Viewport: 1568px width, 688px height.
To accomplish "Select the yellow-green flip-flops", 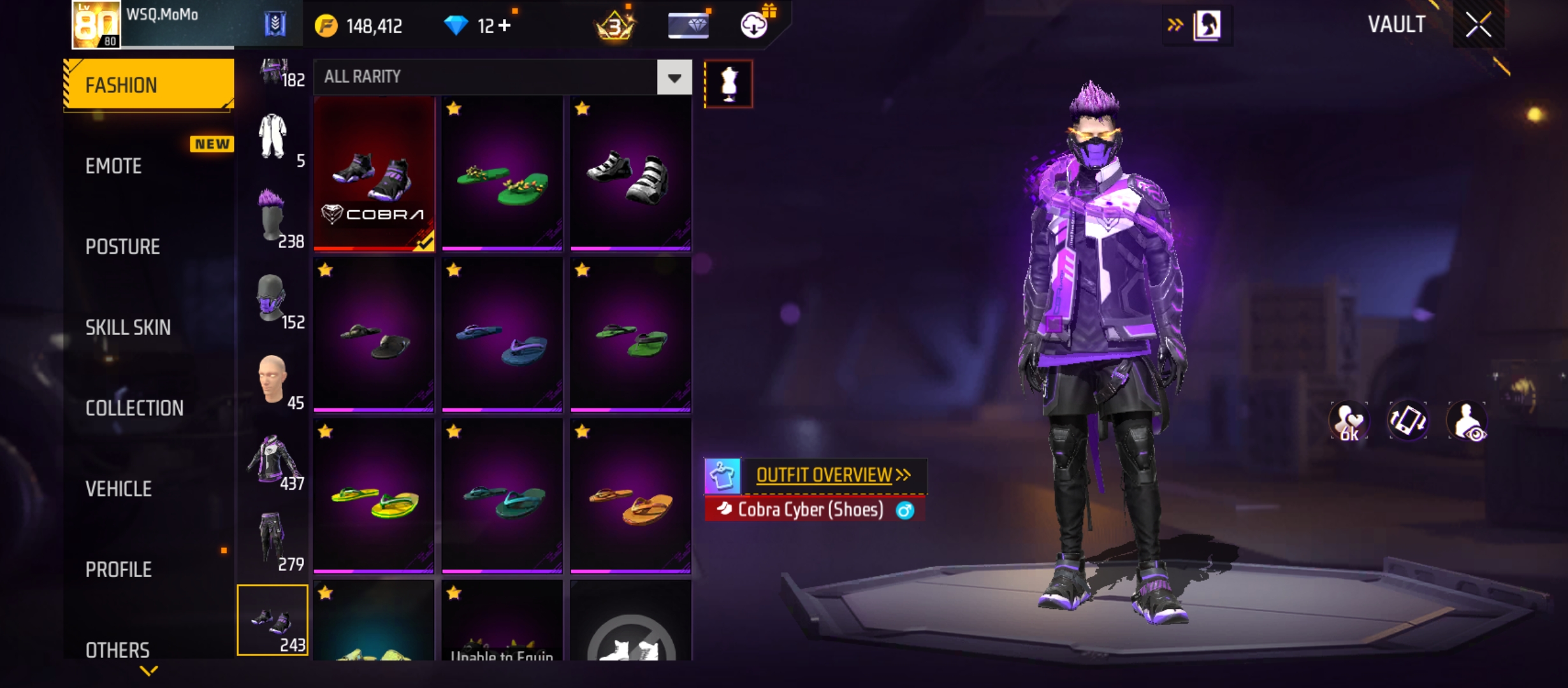I will pyautogui.click(x=374, y=497).
